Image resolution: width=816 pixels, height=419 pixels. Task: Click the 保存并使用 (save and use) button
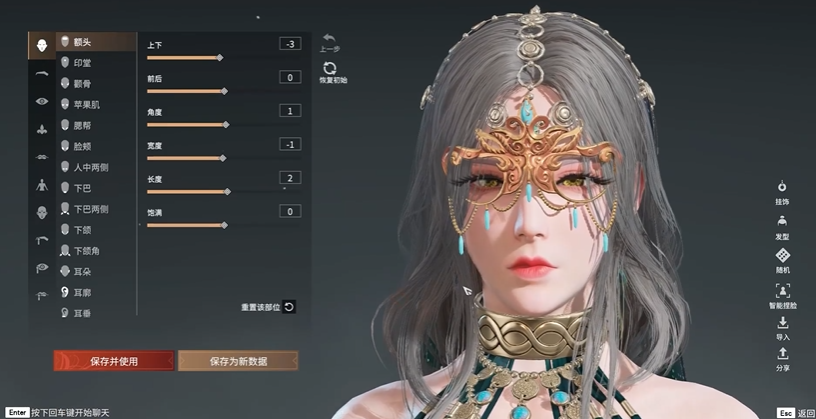[113, 361]
